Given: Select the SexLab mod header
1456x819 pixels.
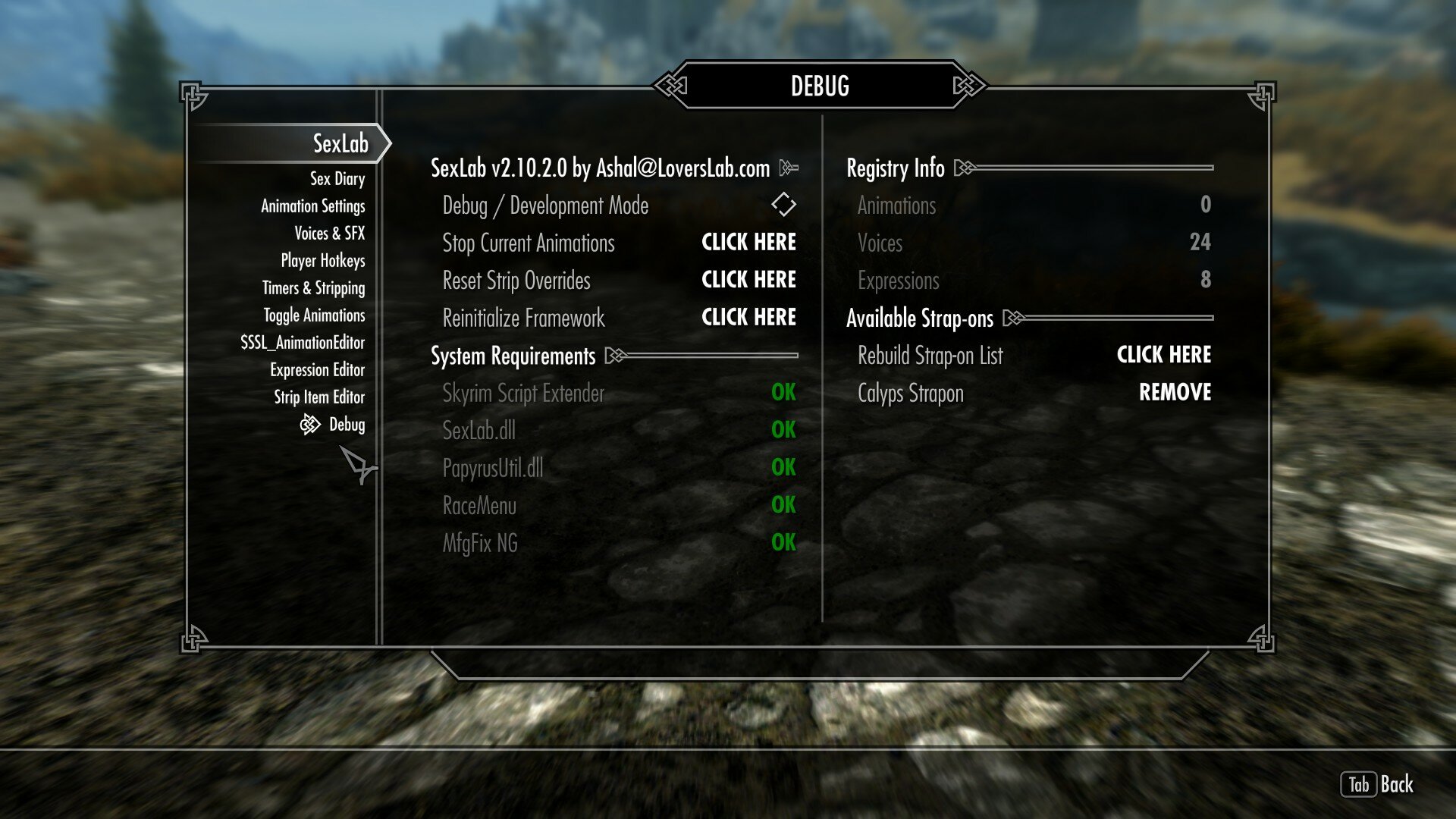Looking at the screenshot, I should [x=340, y=143].
